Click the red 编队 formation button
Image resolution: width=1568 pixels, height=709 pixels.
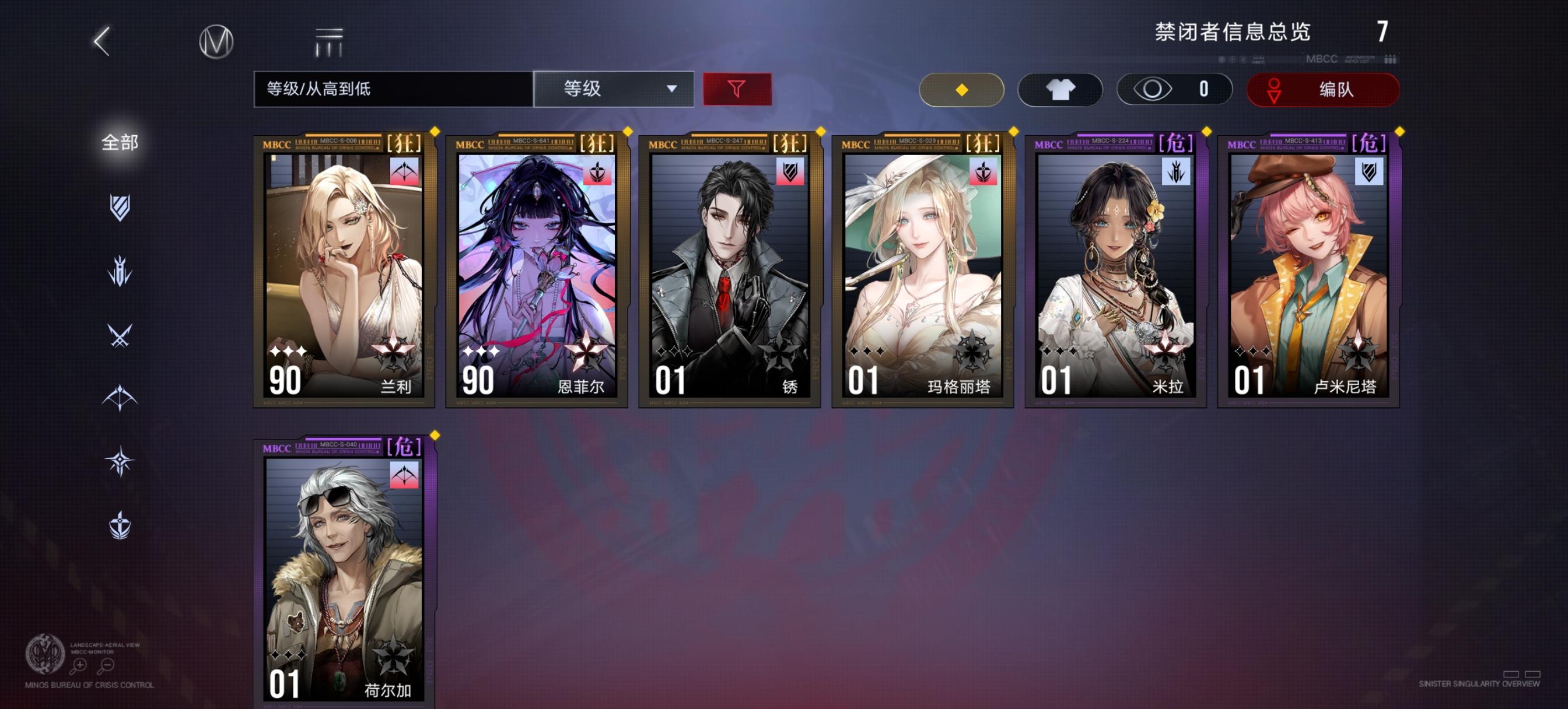point(1322,89)
